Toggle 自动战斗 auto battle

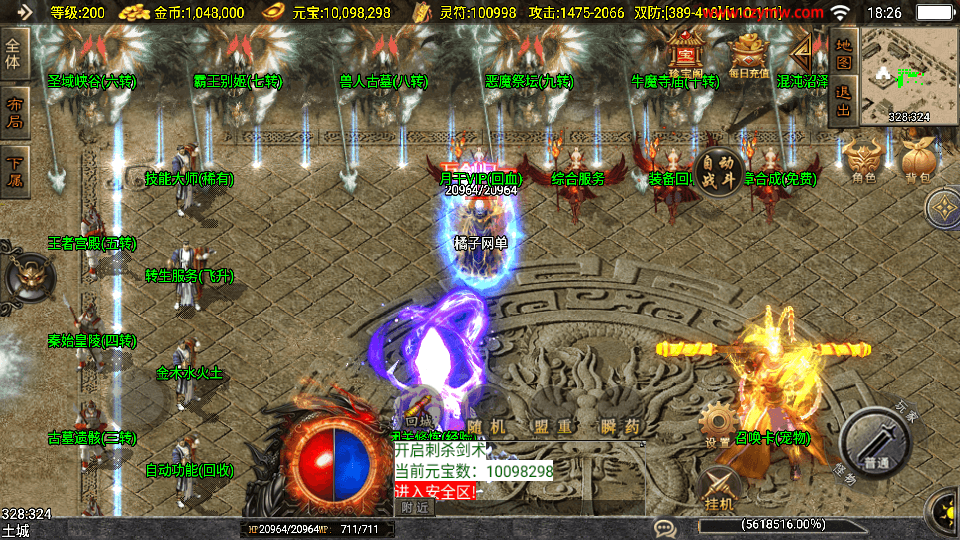pyautogui.click(x=719, y=170)
